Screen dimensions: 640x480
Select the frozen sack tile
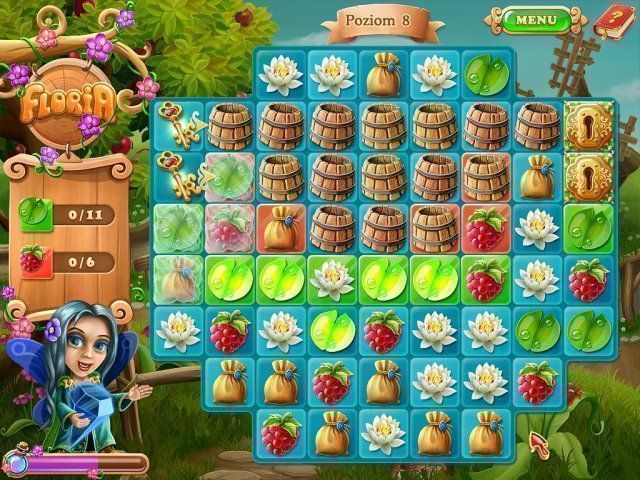point(178,280)
